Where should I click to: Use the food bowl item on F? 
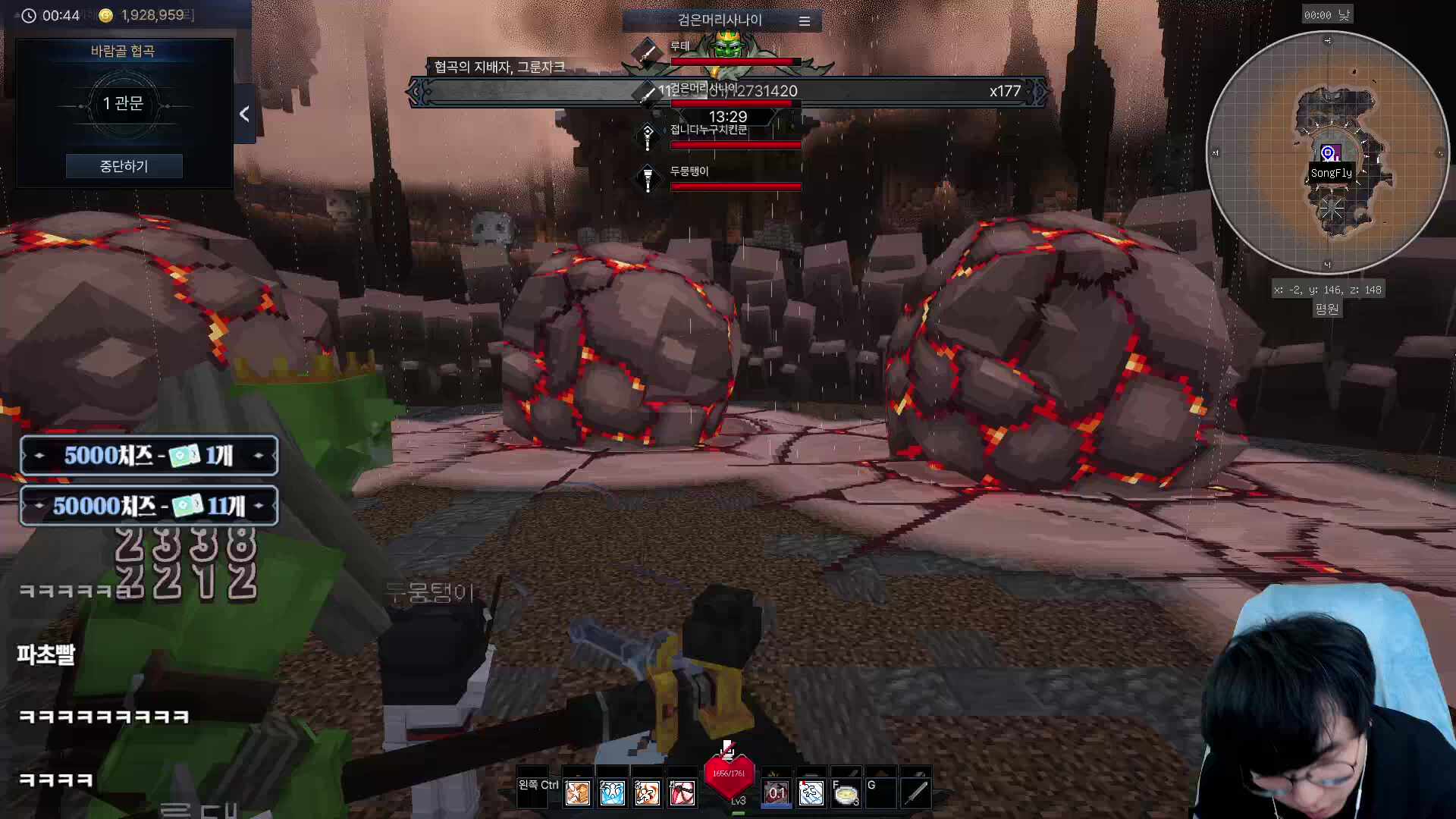click(x=846, y=793)
